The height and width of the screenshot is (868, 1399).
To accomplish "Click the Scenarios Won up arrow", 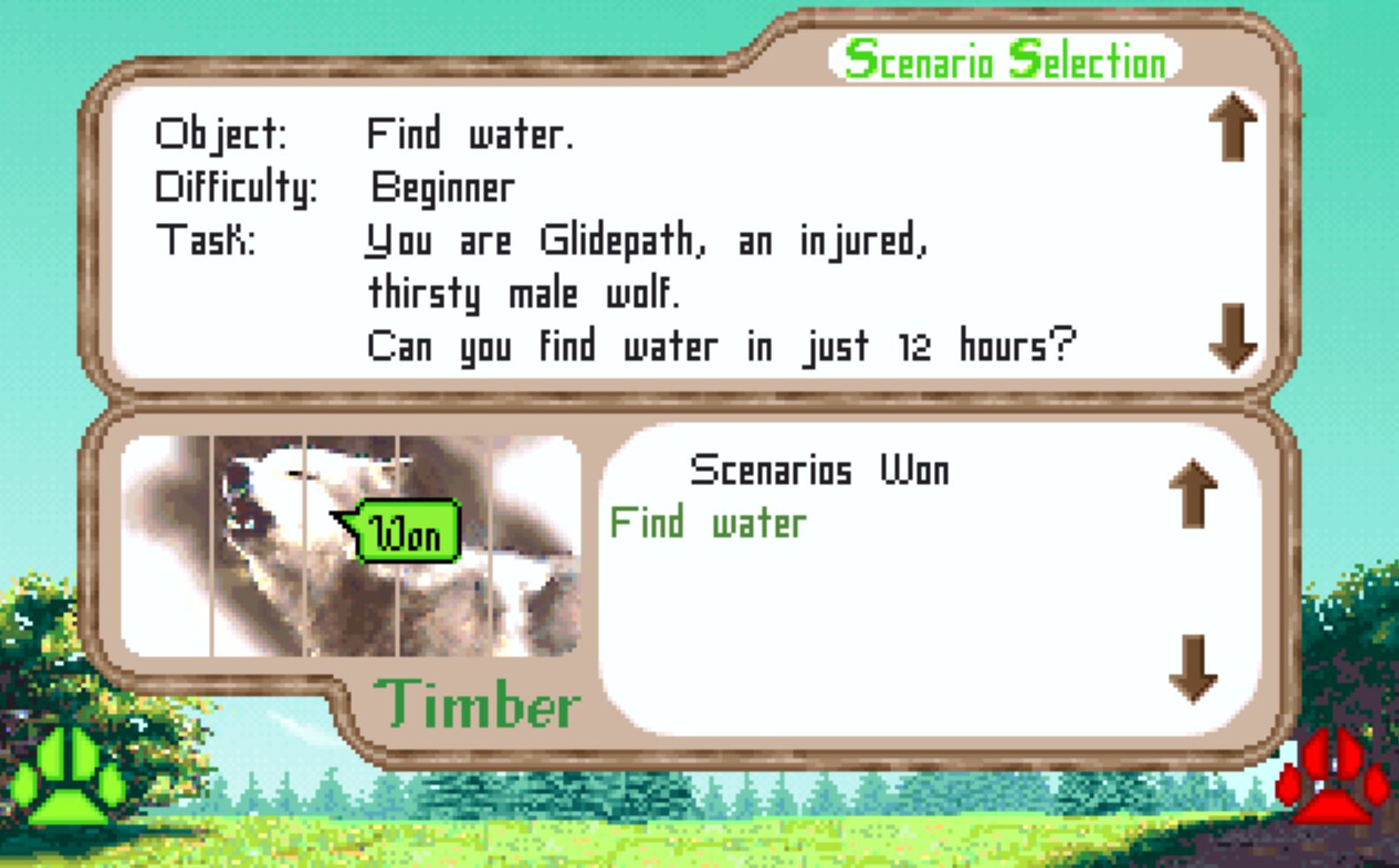I will [x=1193, y=493].
